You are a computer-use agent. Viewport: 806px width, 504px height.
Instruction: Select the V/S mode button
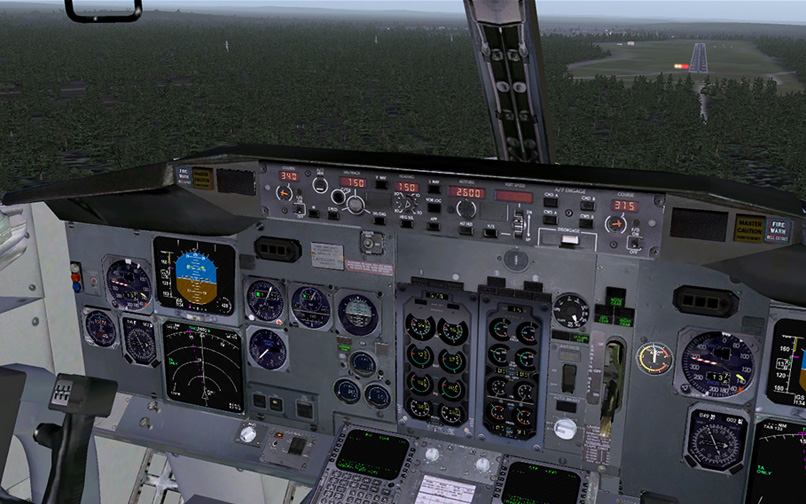(x=490, y=232)
